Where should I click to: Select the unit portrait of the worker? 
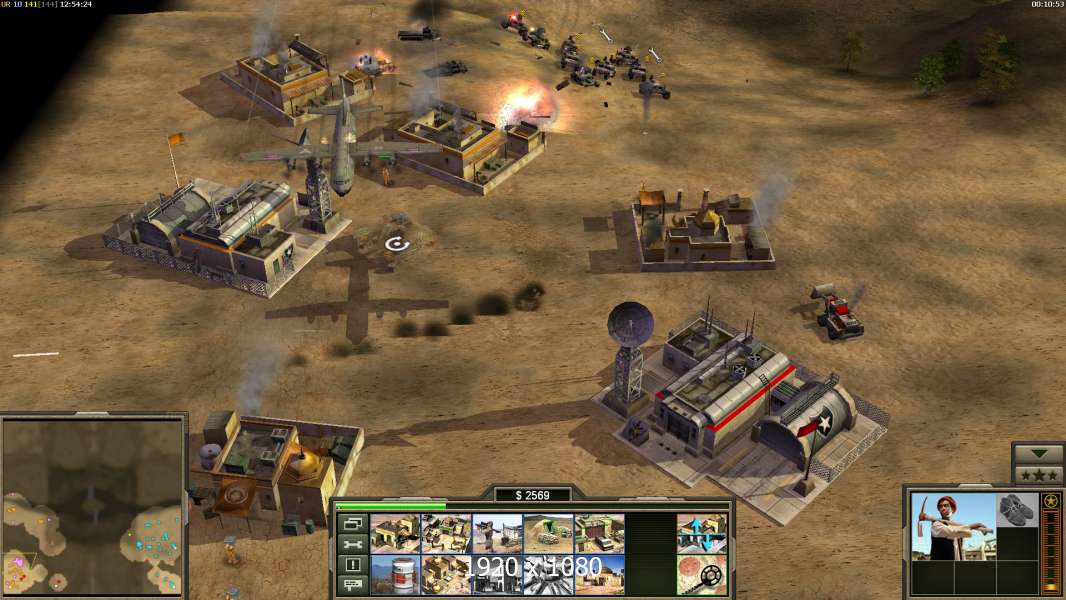click(953, 526)
